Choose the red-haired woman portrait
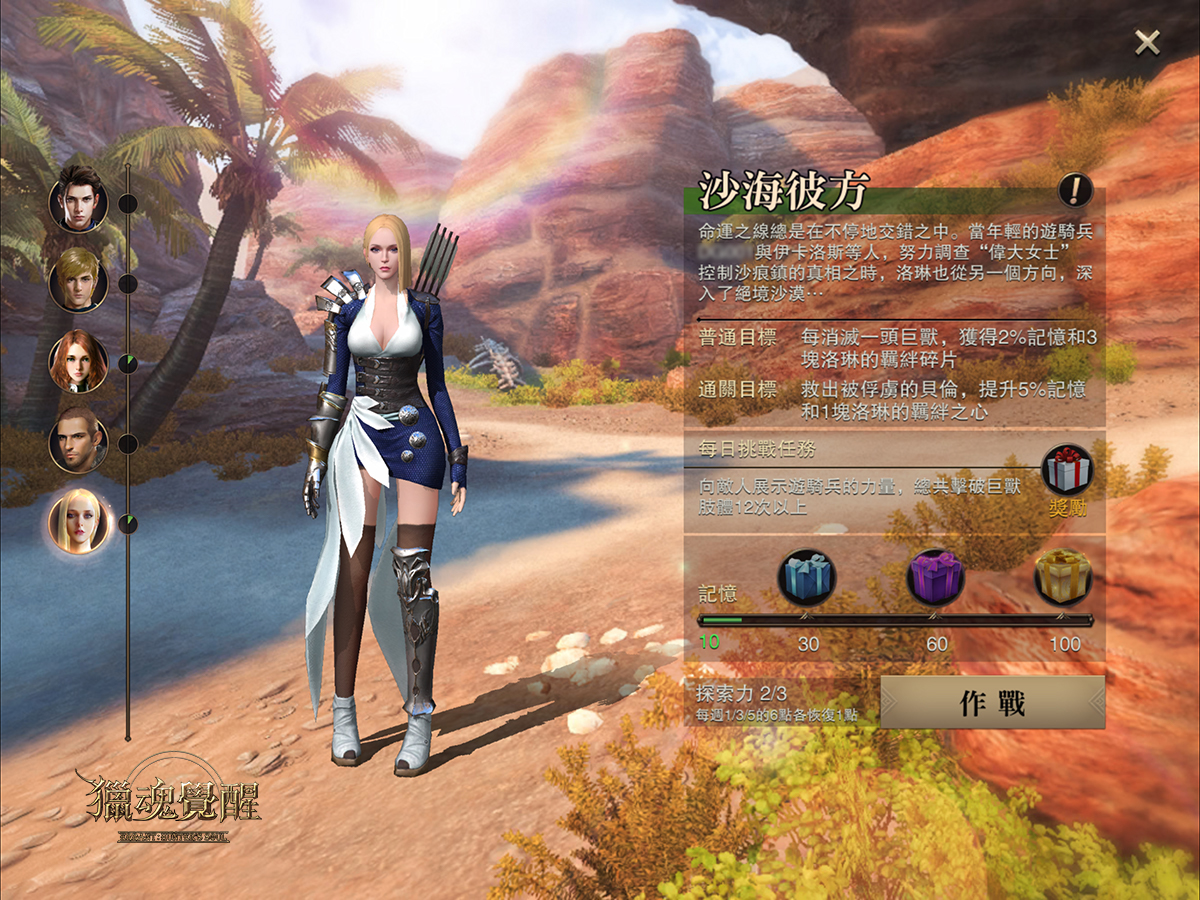Viewport: 1200px width, 900px height. (x=78, y=361)
